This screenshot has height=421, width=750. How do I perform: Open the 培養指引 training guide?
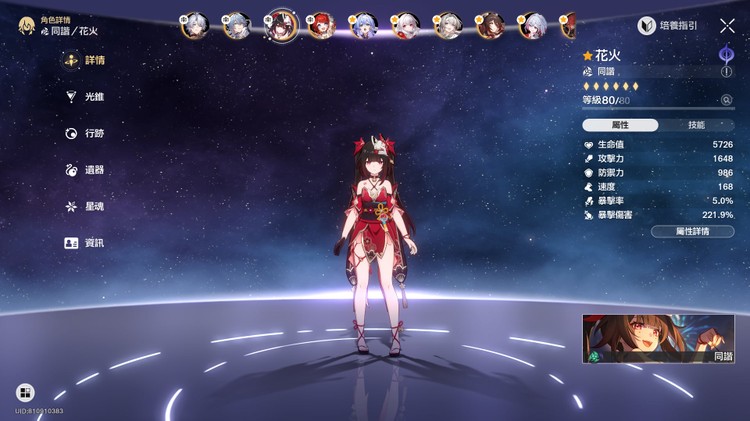coord(668,26)
